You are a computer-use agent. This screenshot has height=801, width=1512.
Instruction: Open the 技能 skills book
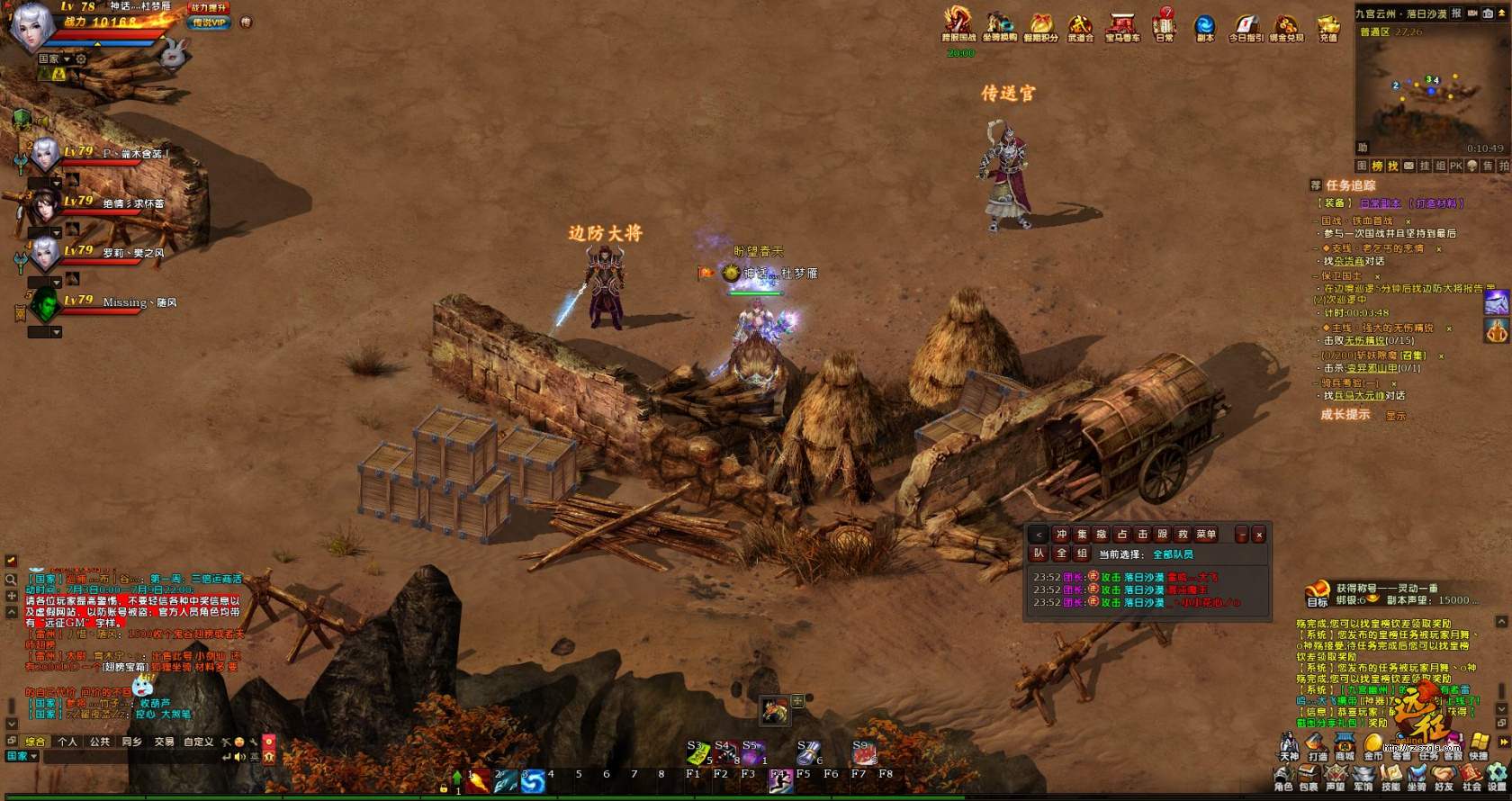[1390, 776]
